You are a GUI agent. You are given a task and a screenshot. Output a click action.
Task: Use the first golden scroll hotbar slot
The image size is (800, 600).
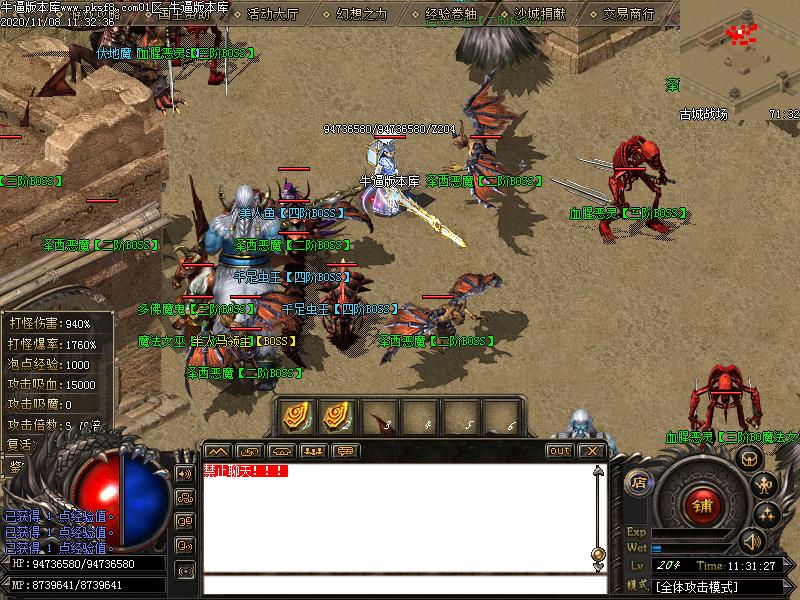point(297,416)
